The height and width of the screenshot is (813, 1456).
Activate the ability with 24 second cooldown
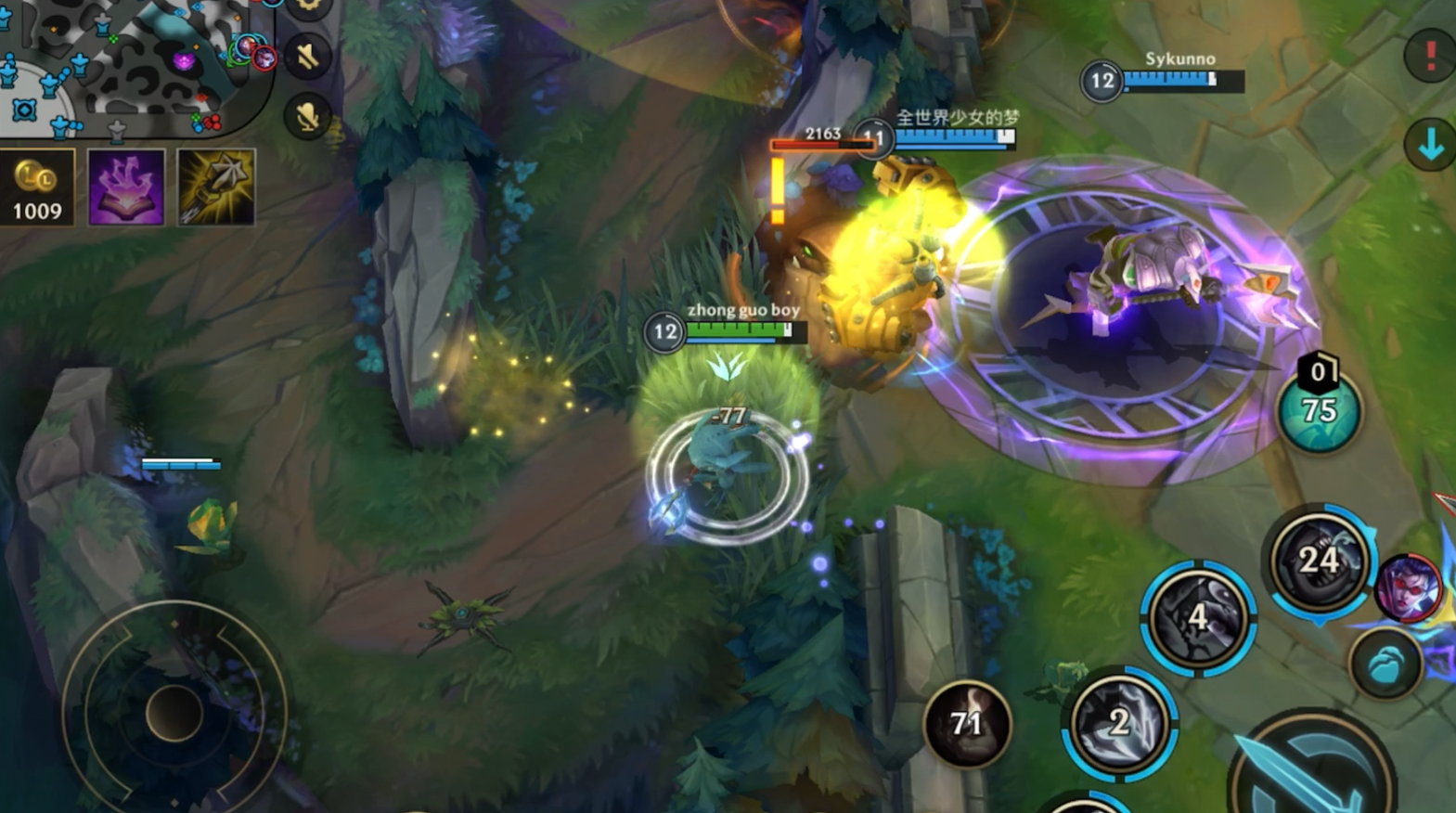[x=1319, y=561]
